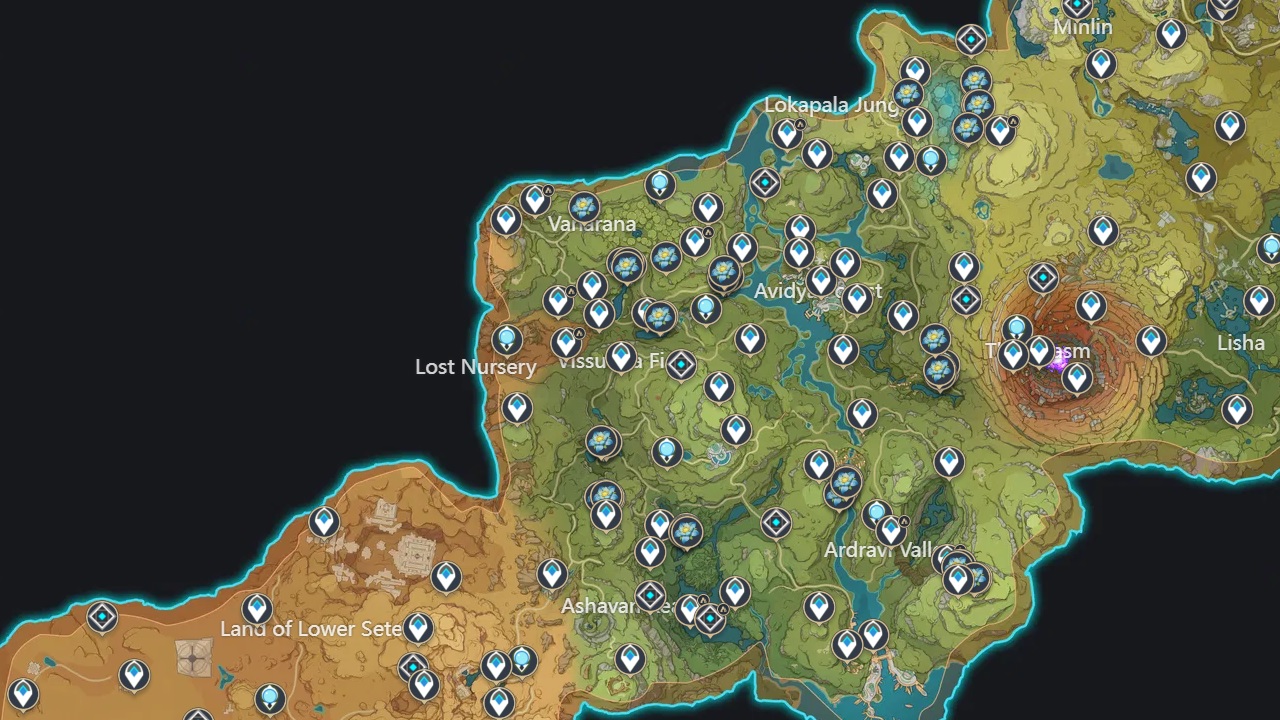
Task: Select the Statue of the Seven orb near Vanarana
Action: [659, 183]
